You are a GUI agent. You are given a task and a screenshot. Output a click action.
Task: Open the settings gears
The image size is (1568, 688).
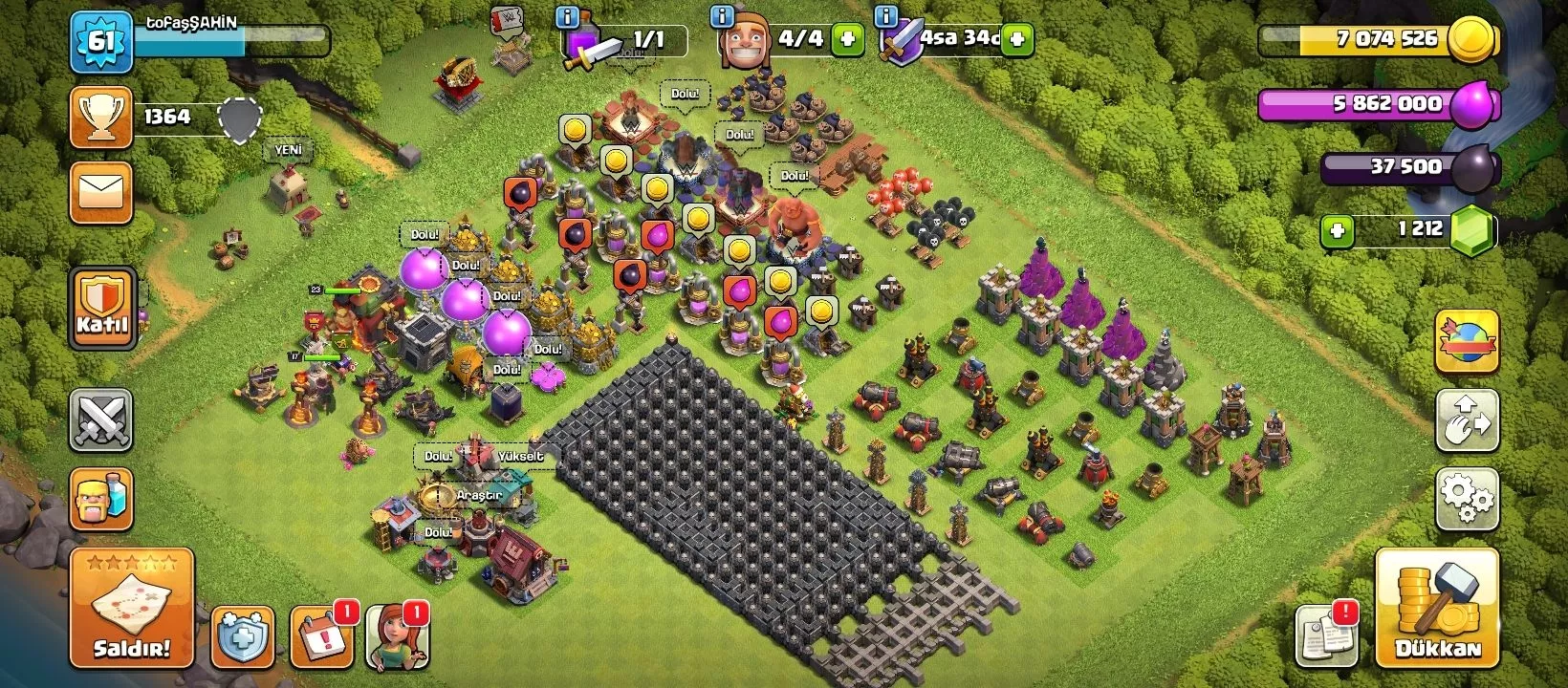(x=1467, y=498)
